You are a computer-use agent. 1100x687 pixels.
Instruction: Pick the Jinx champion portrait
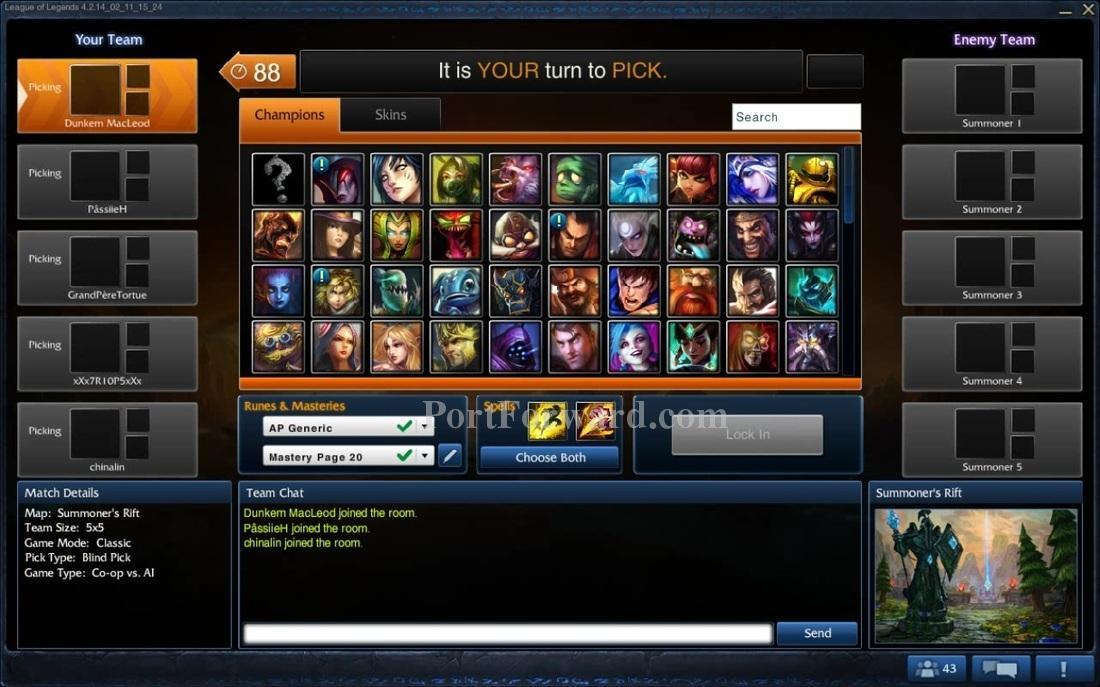tap(634, 347)
